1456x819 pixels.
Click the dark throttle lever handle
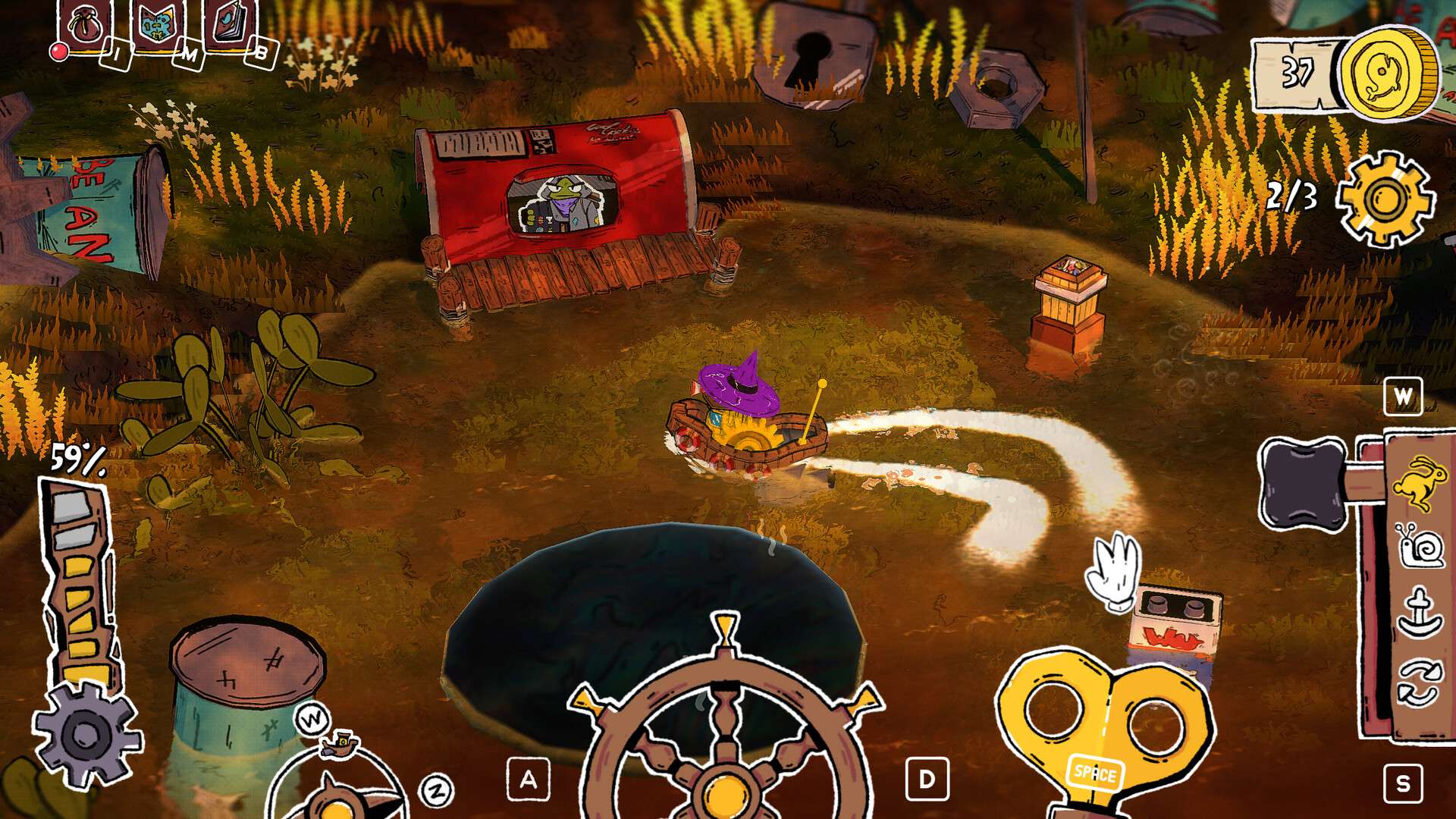(x=1301, y=483)
